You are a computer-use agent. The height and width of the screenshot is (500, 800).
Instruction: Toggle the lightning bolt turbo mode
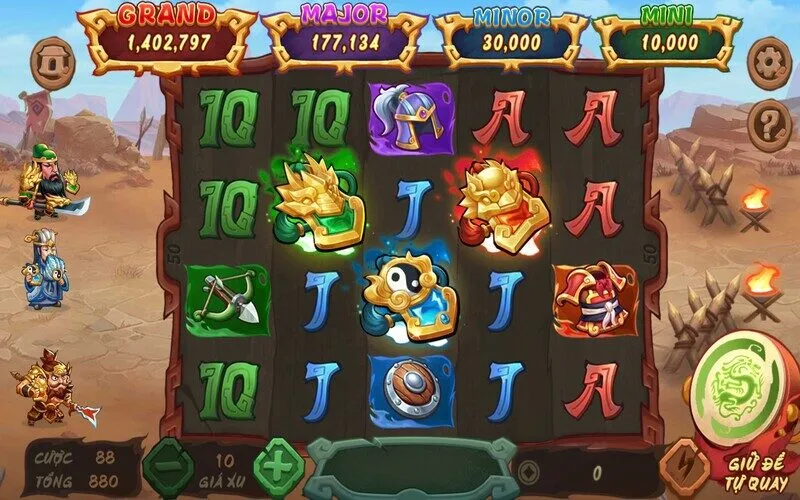click(x=687, y=467)
